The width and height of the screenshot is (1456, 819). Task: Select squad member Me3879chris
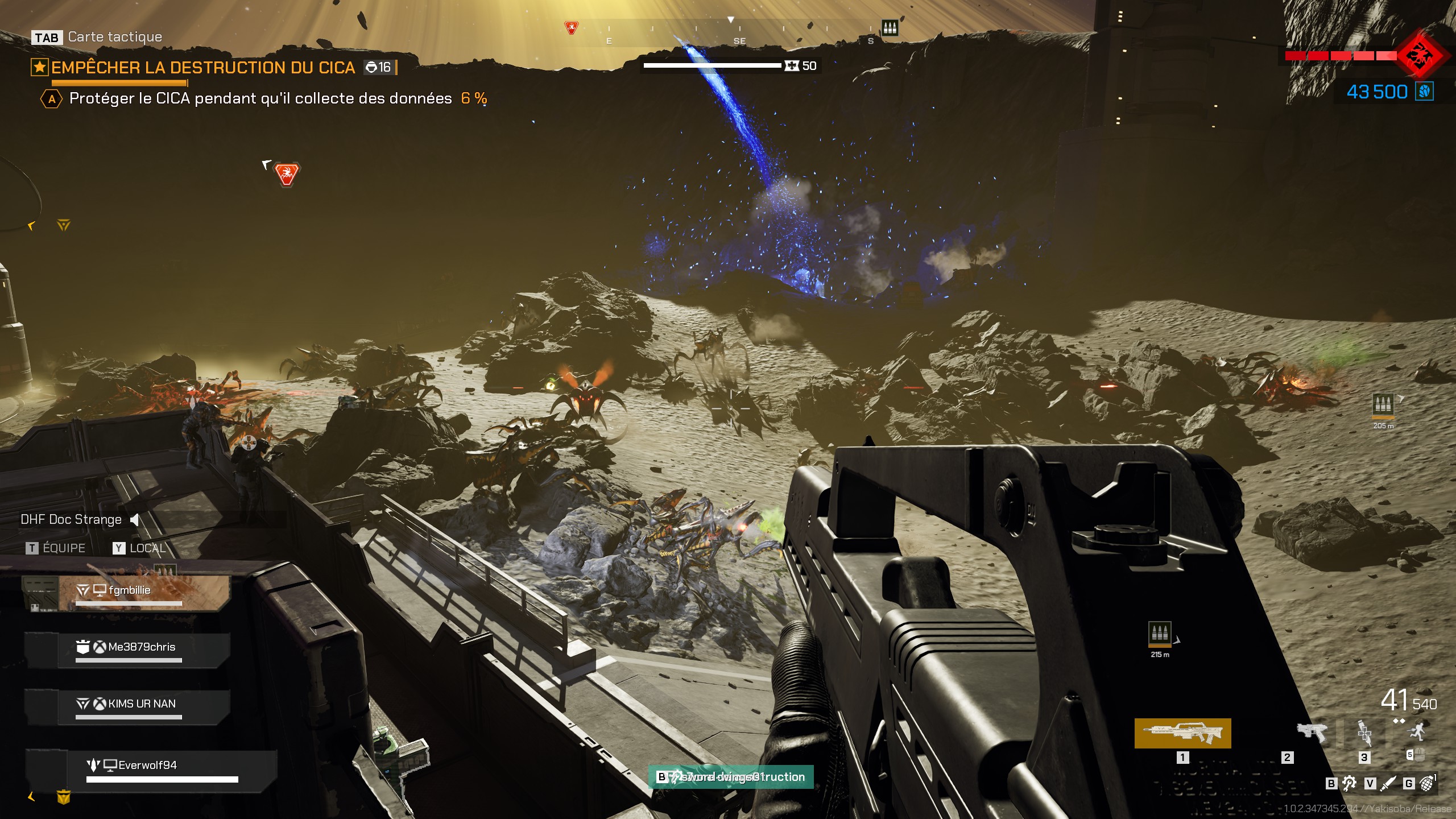coord(141,647)
